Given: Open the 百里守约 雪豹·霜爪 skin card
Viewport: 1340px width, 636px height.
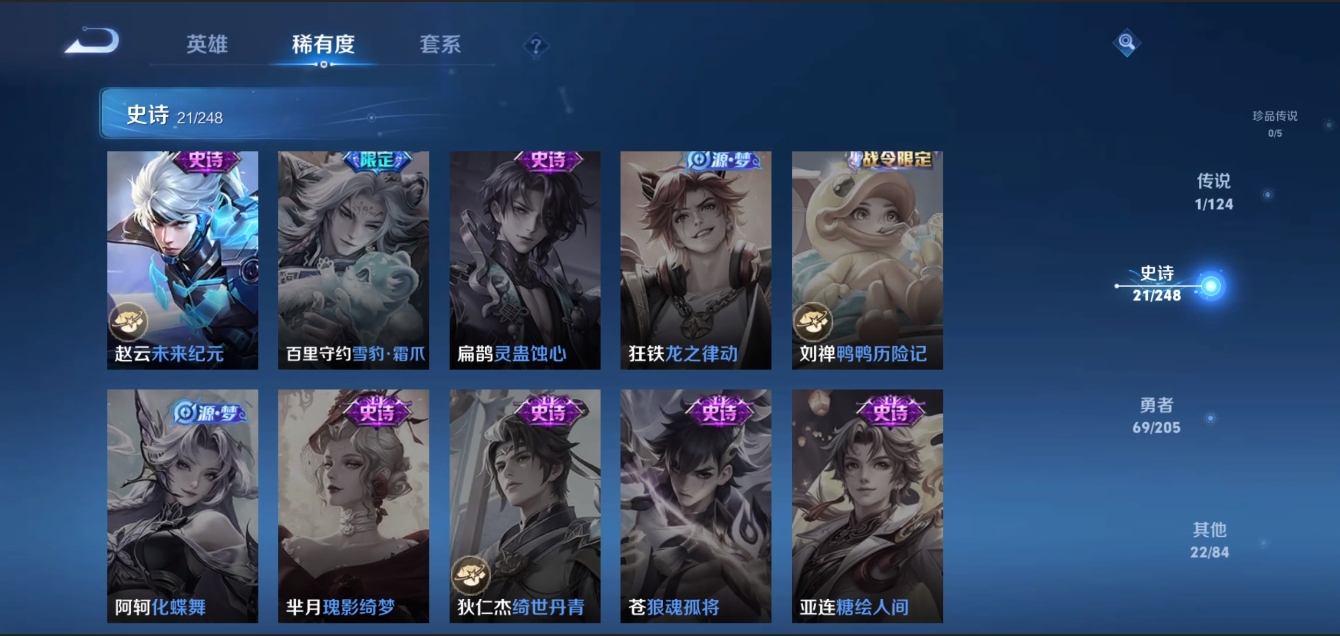Looking at the screenshot, I should tap(353, 260).
